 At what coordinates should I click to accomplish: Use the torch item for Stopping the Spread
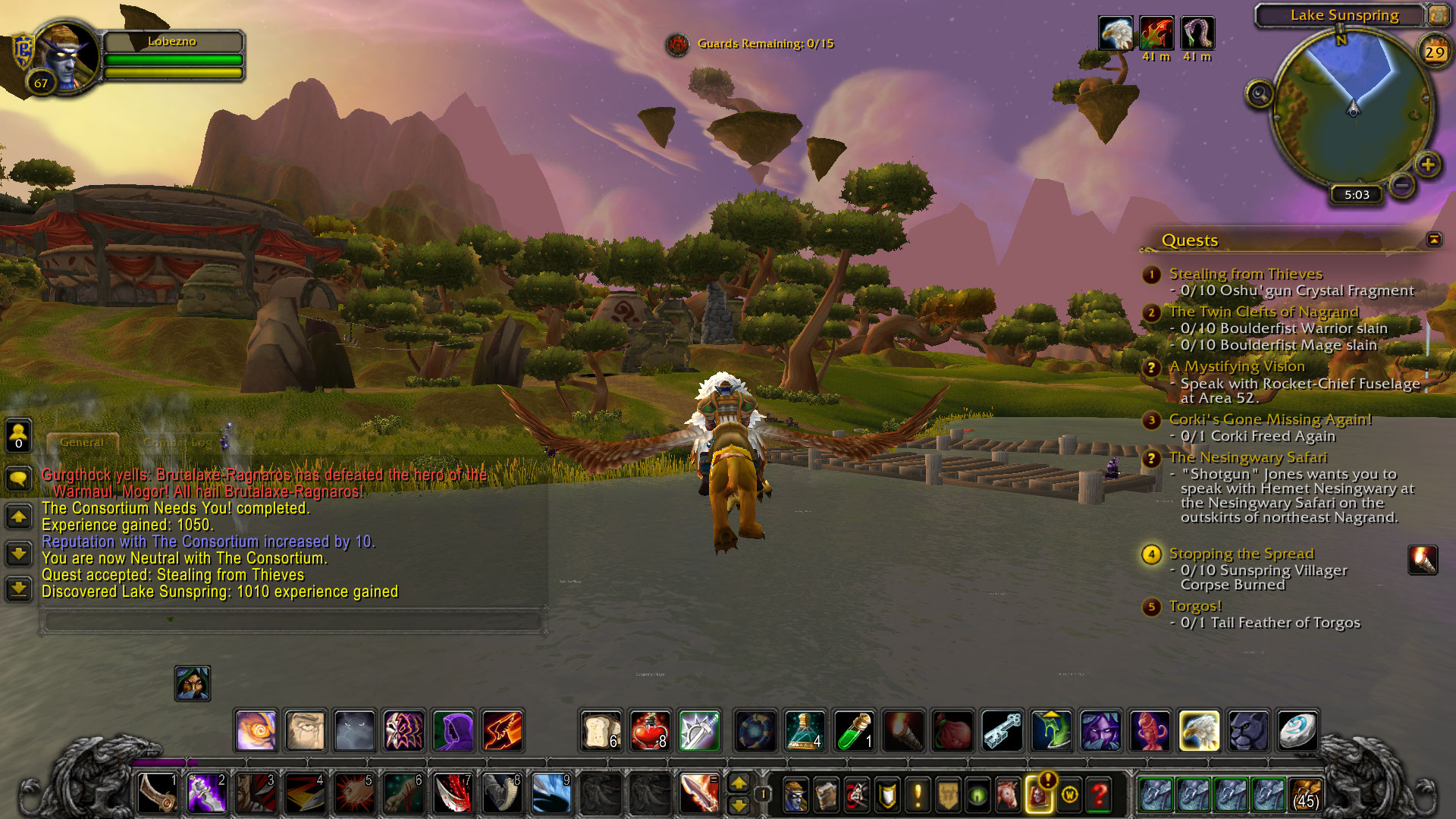pyautogui.click(x=1422, y=560)
